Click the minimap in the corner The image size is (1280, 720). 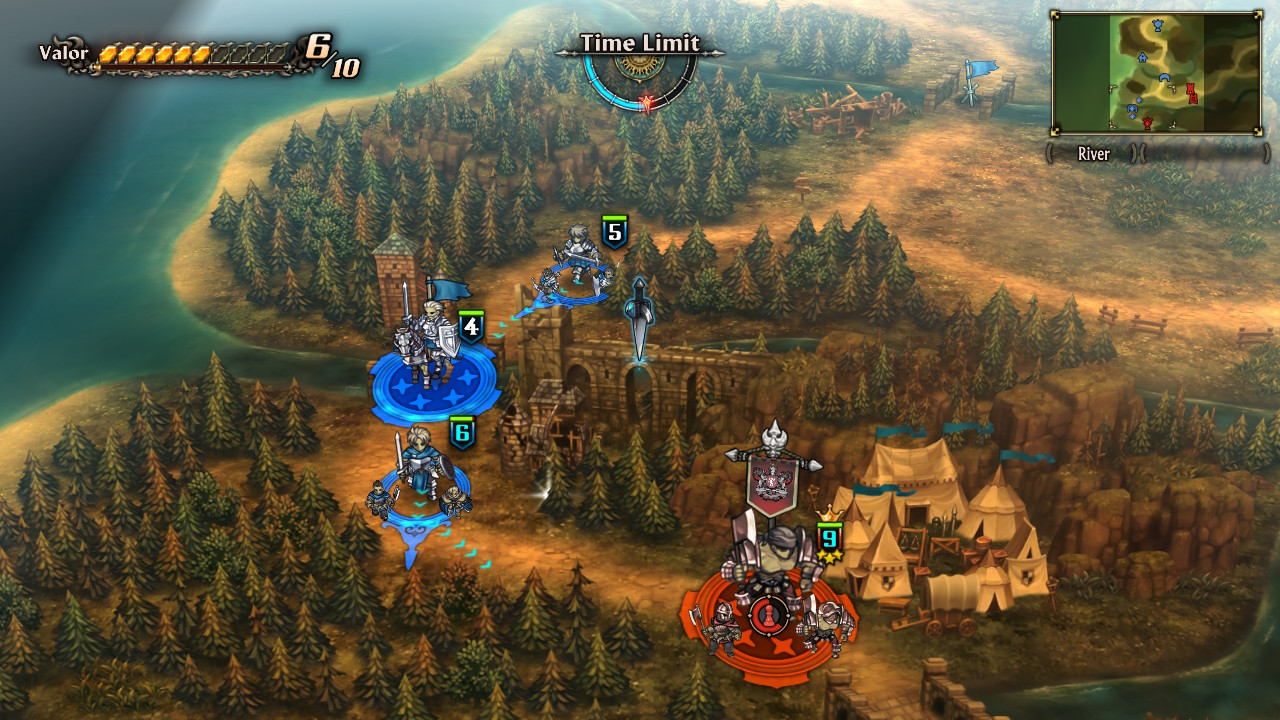coord(1156,74)
